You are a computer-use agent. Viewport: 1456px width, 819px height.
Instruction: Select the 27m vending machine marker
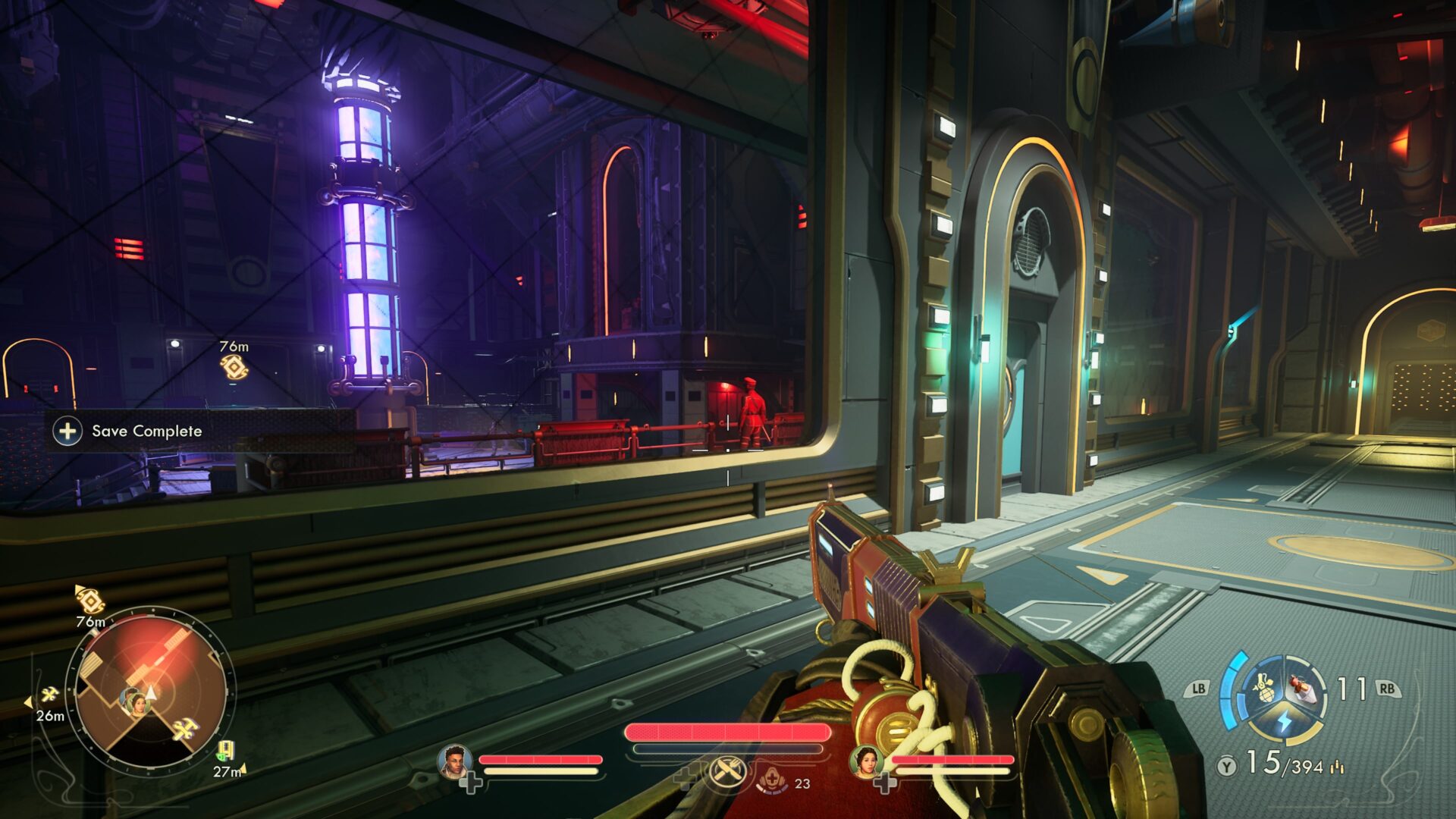[x=224, y=752]
